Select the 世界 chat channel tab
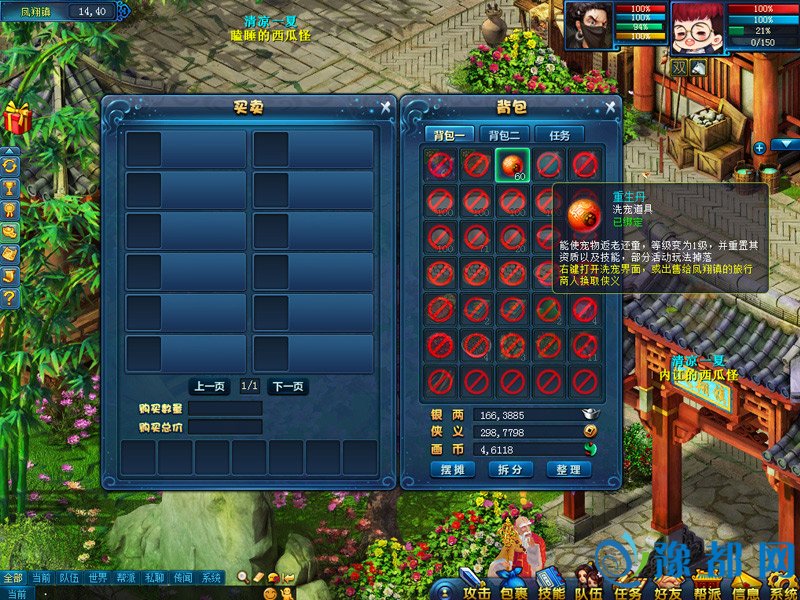This screenshot has height=600, width=800. point(97,578)
